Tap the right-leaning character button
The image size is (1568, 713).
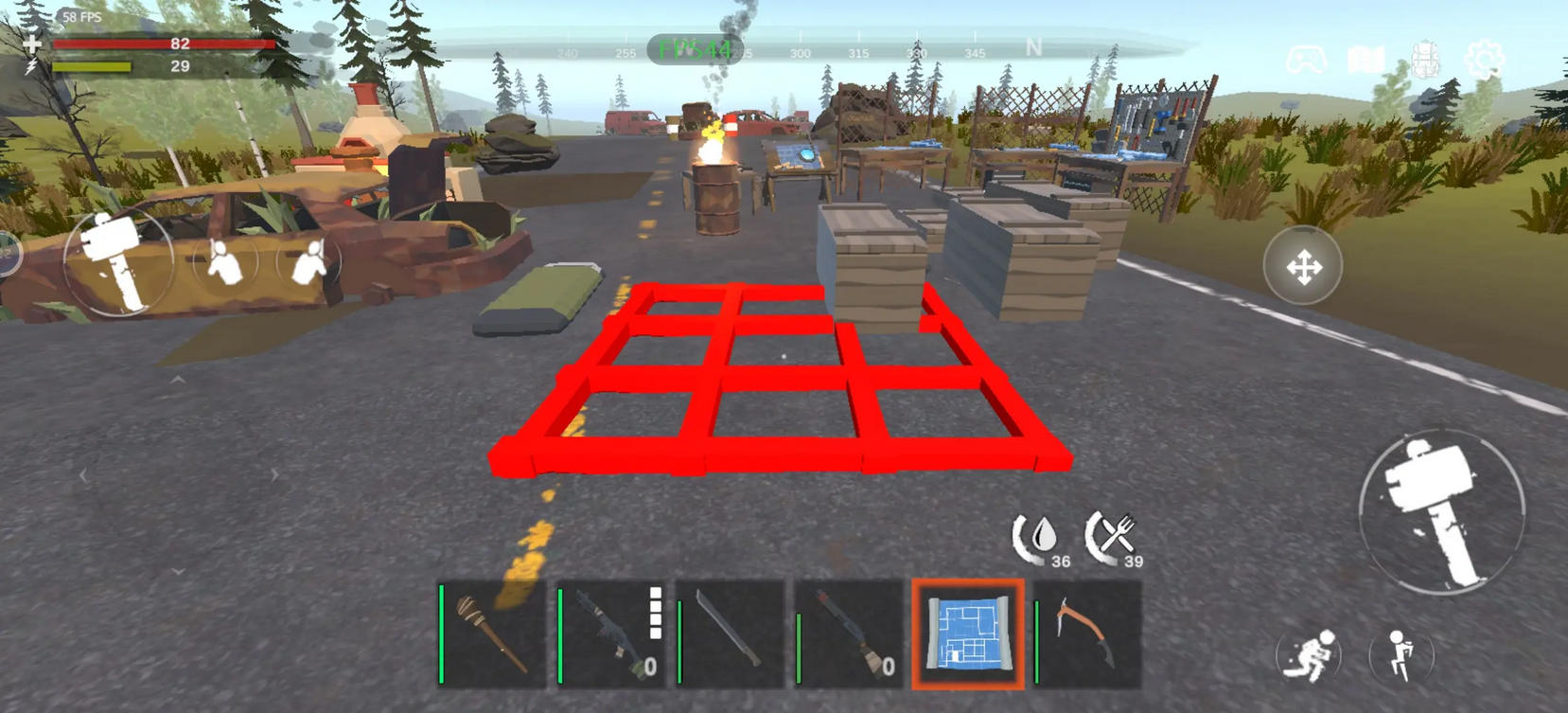[x=308, y=261]
